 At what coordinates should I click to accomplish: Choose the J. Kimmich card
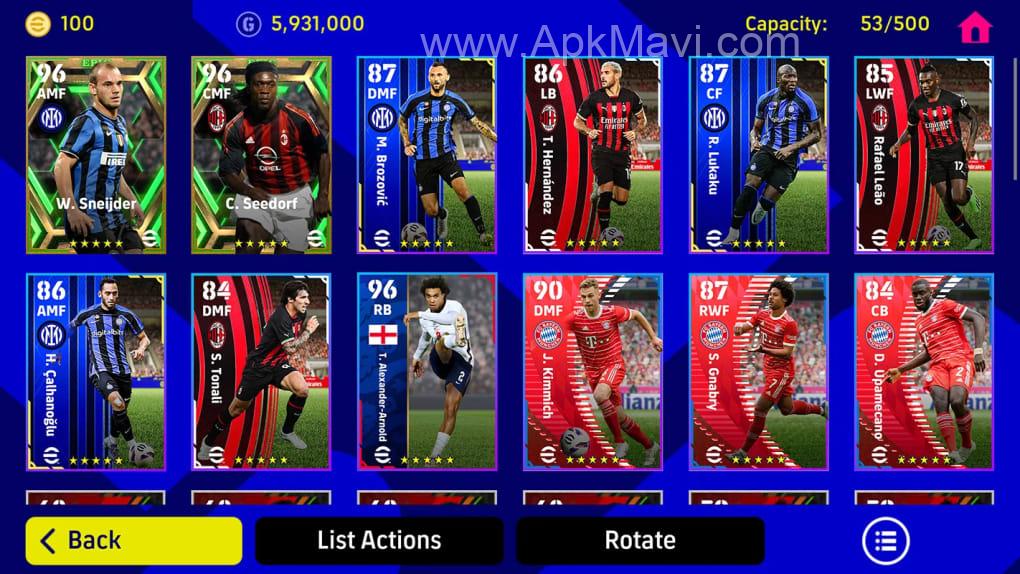(593, 371)
